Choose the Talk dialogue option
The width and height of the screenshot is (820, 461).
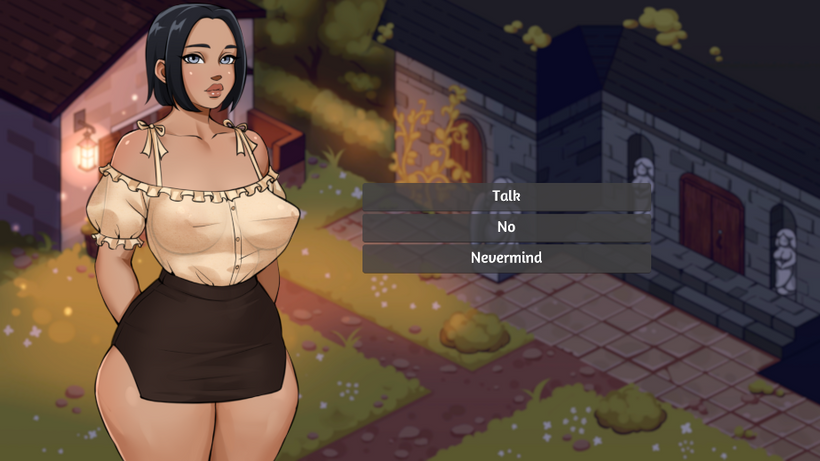click(x=506, y=196)
